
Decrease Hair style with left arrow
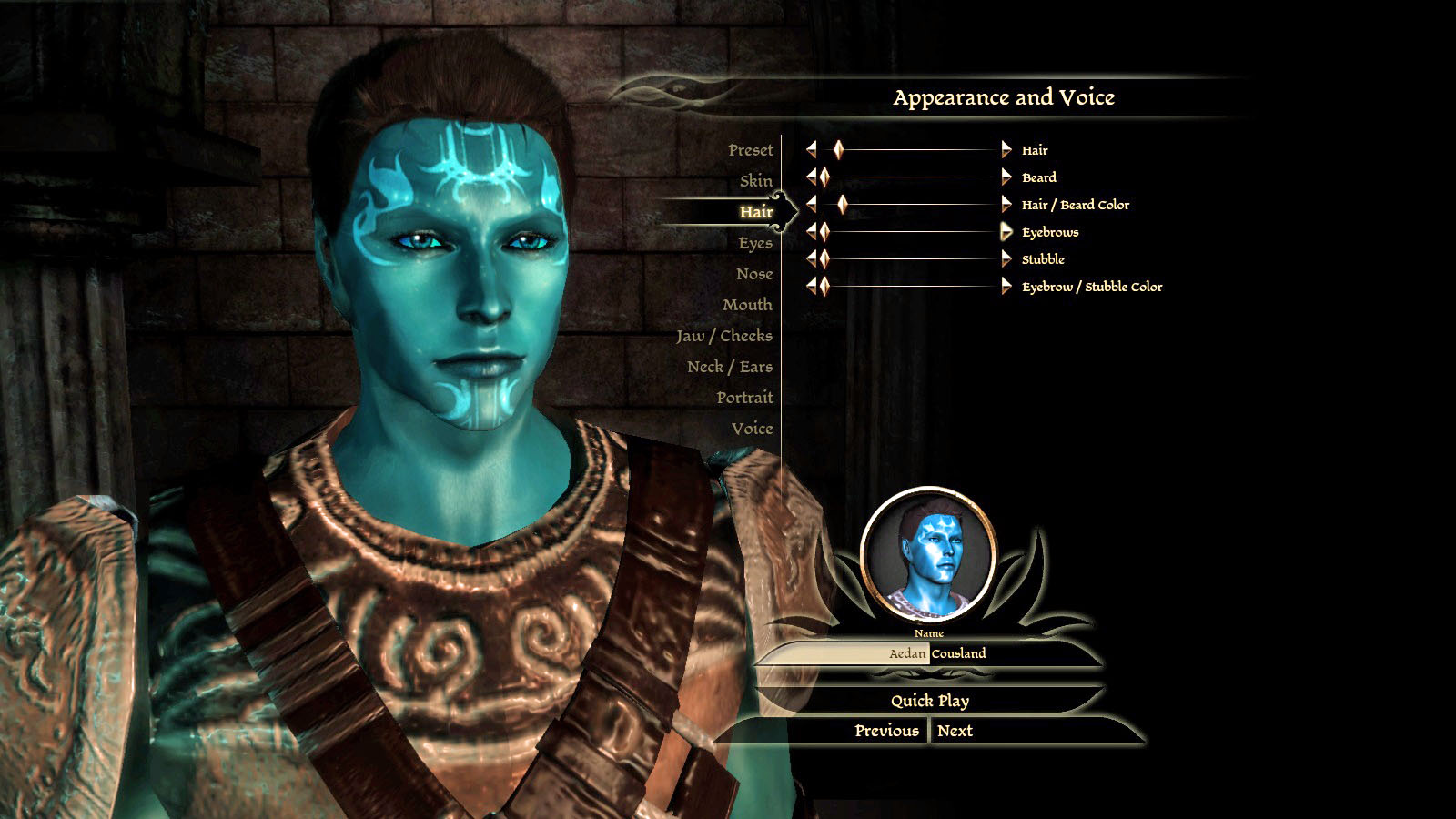(811, 150)
